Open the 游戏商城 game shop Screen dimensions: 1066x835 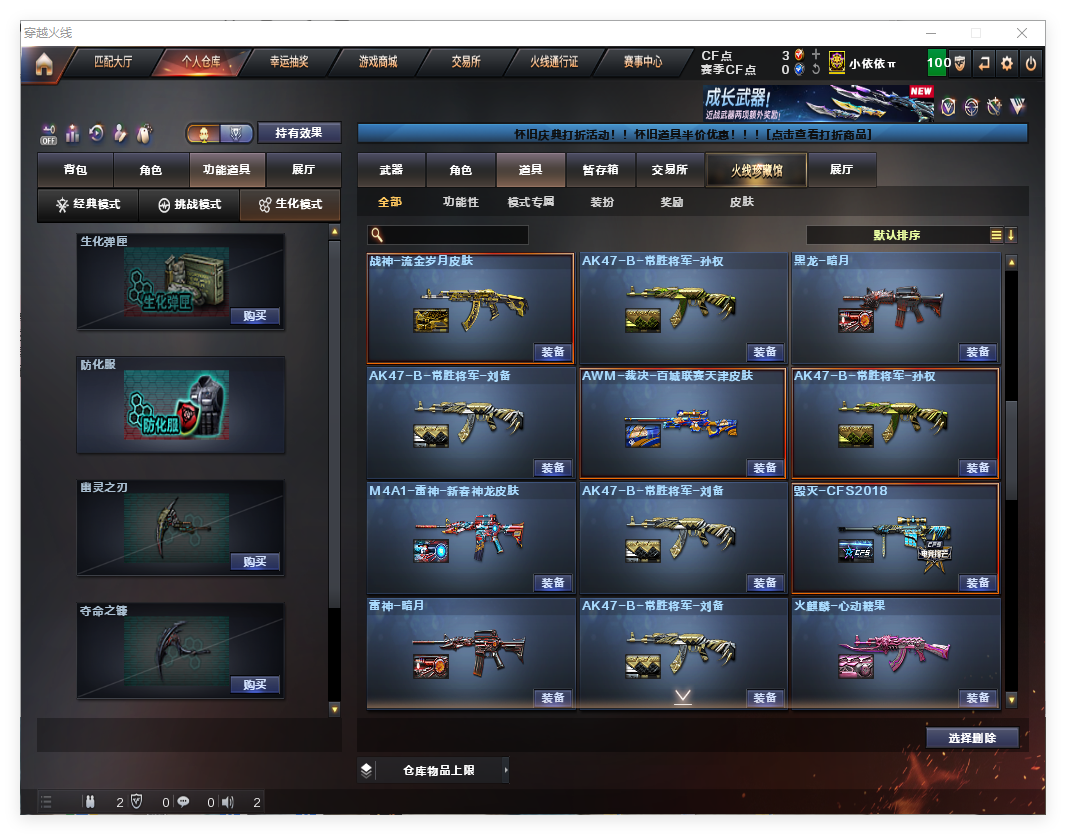click(x=378, y=62)
